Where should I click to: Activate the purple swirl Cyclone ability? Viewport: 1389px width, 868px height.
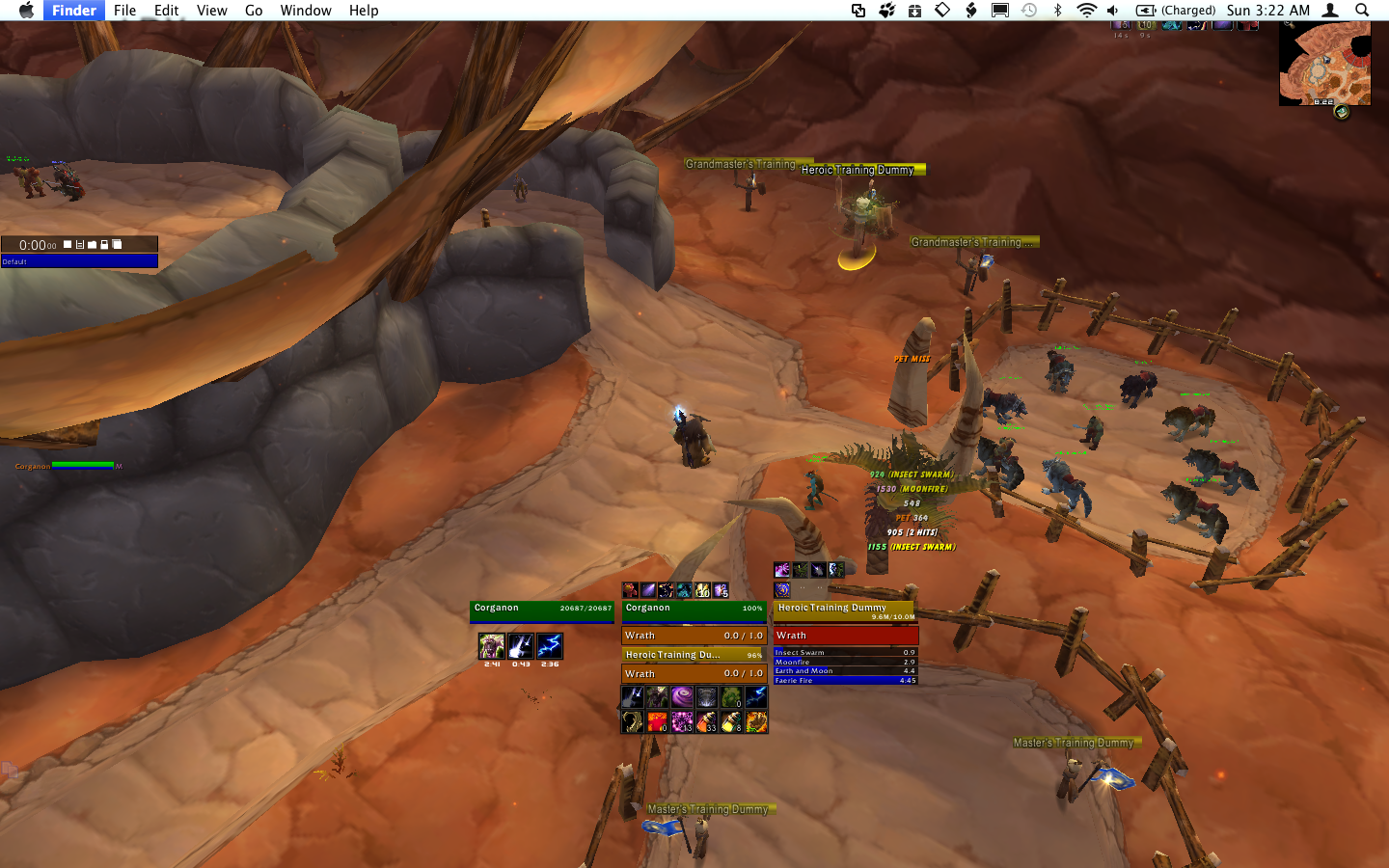682,696
